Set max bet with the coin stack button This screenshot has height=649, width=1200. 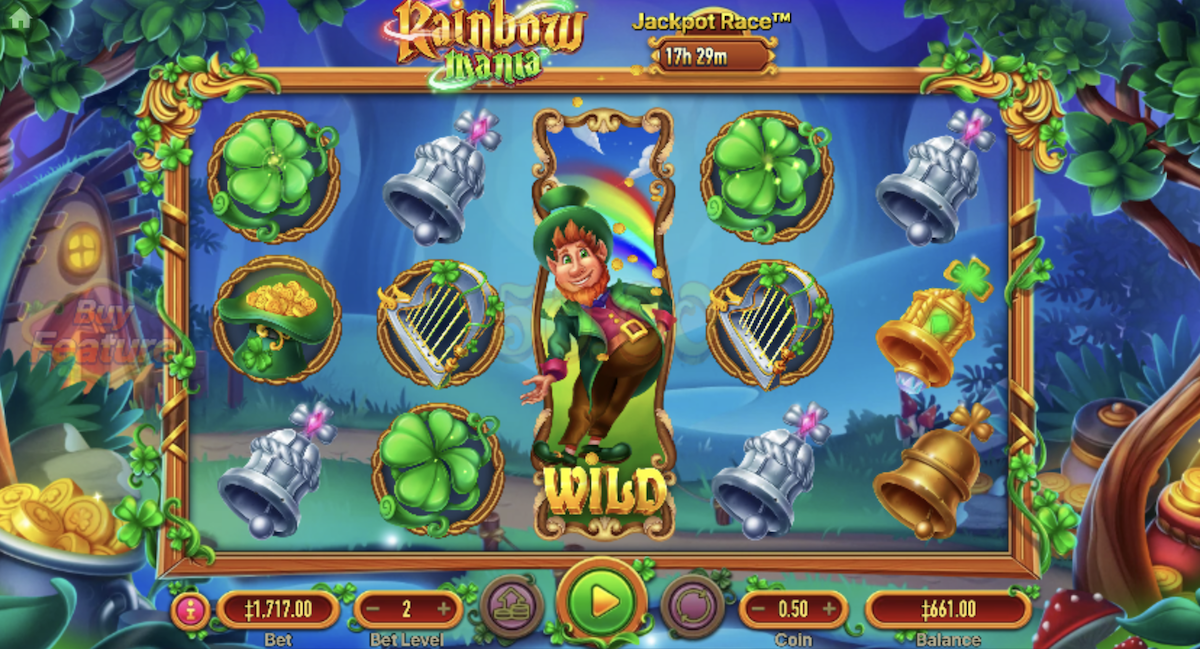(512, 605)
